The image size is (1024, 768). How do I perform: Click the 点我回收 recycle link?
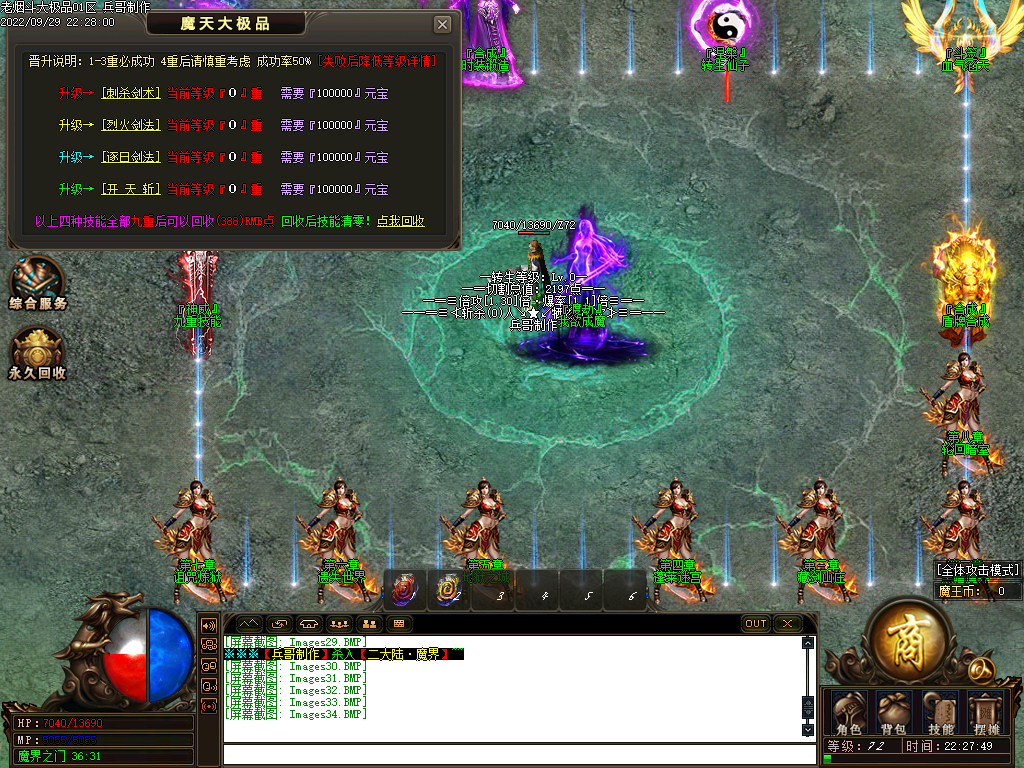[x=400, y=221]
